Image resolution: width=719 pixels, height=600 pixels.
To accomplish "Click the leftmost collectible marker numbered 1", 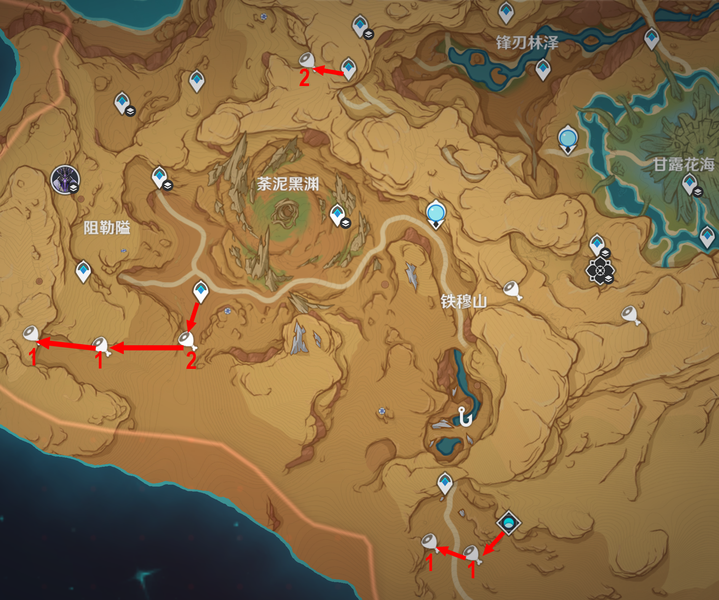I will [32, 335].
